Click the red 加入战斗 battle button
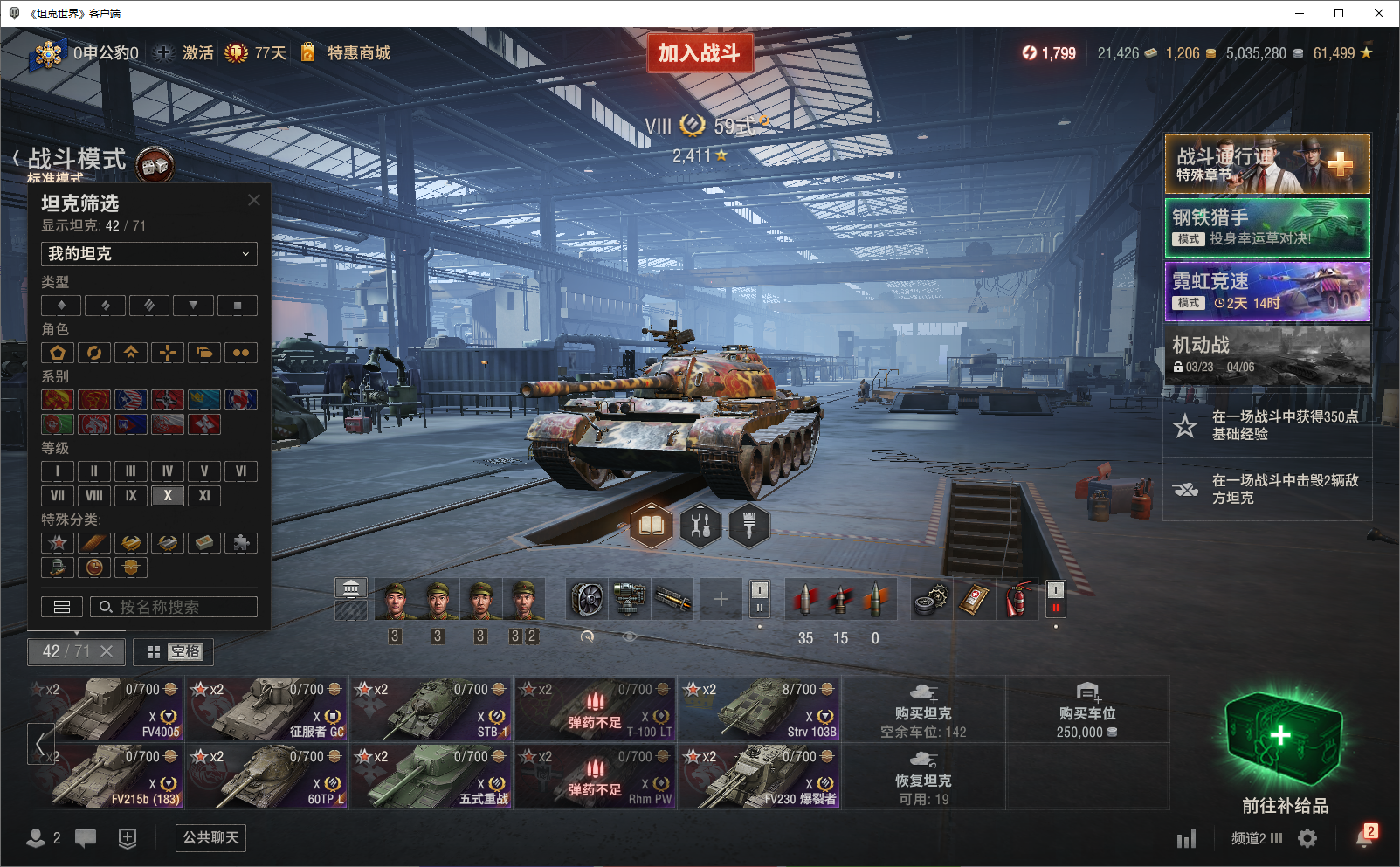This screenshot has height=867, width=1400. [x=700, y=53]
